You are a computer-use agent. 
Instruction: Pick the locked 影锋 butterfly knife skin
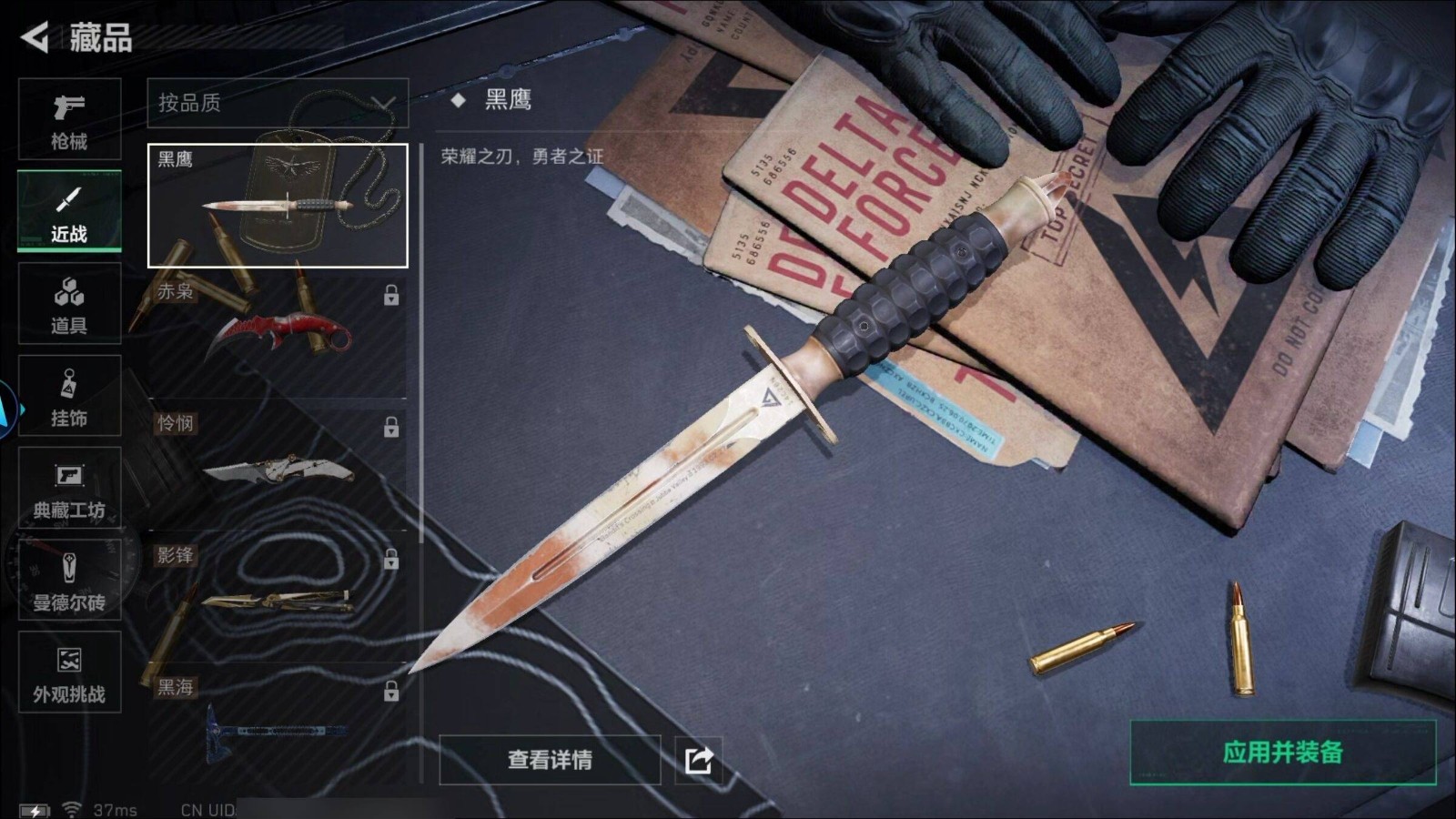[278, 596]
